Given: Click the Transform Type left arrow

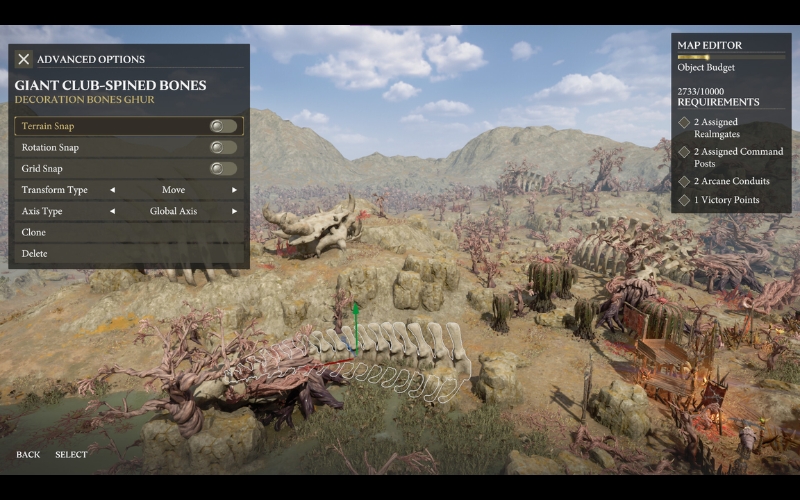Looking at the screenshot, I should [x=112, y=190].
